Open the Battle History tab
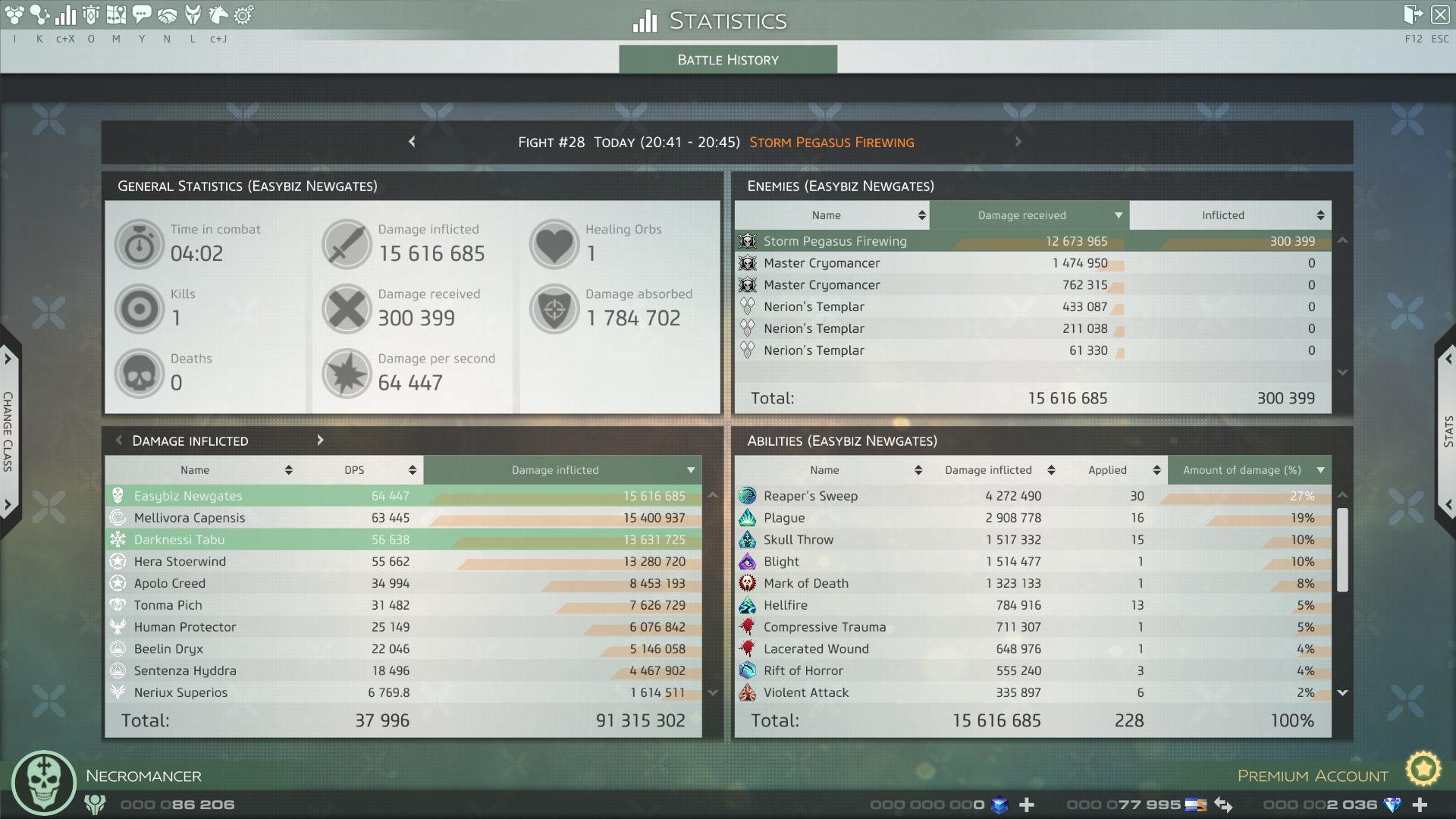 click(728, 60)
